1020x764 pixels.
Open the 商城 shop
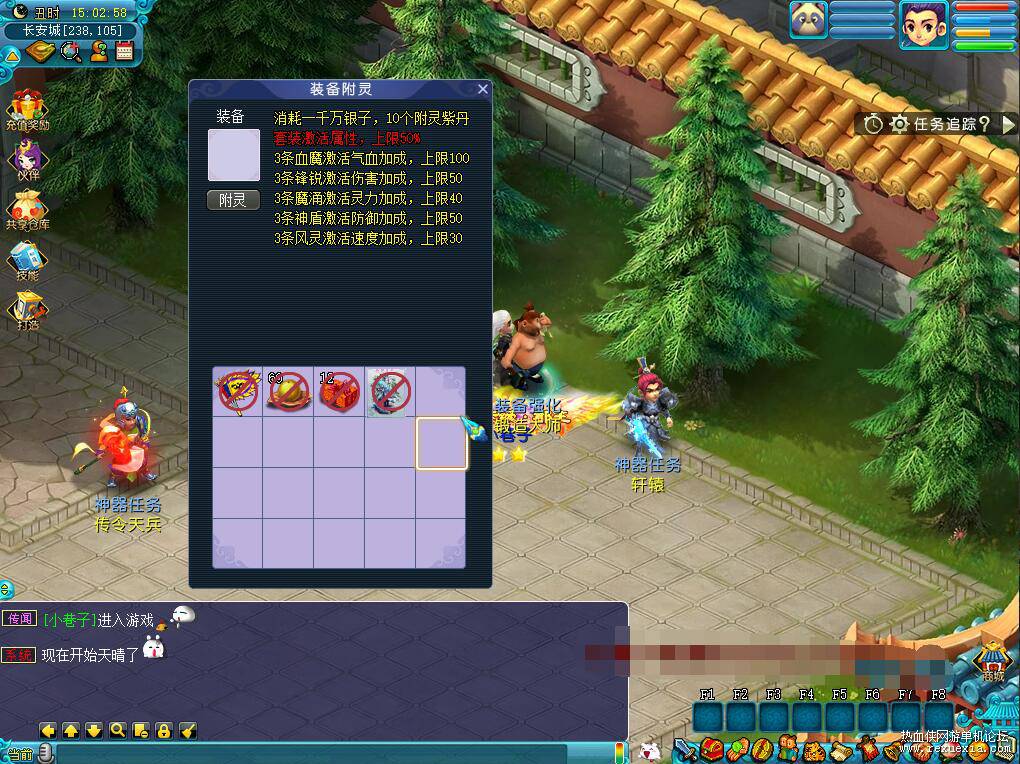pos(992,659)
